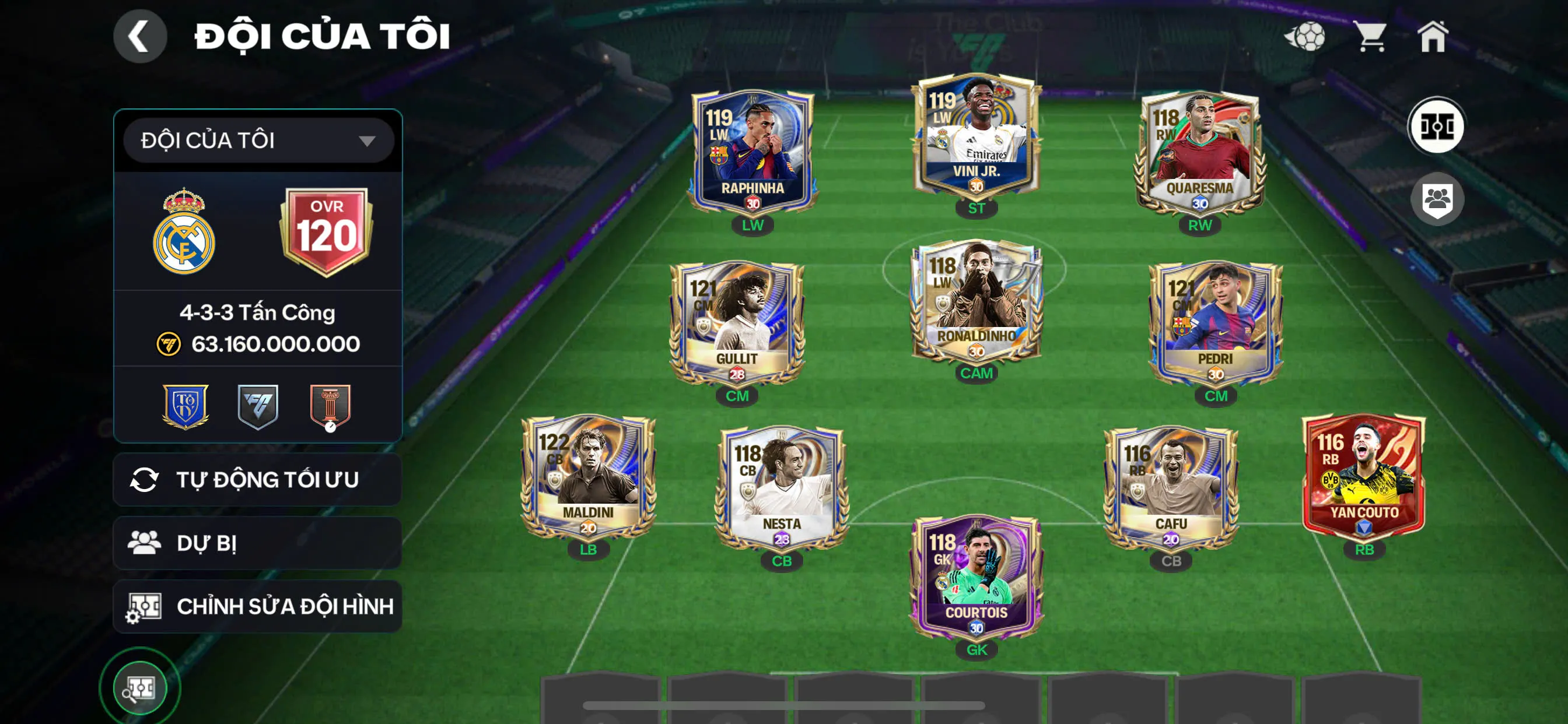
Task: Pick the Maldini LB card
Action: tap(588, 477)
